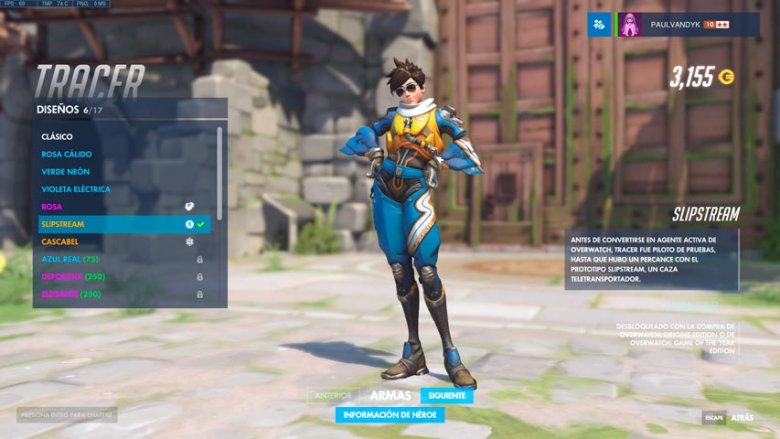Click the Siguiente button
This screenshot has width=780, height=439.
coord(447,396)
